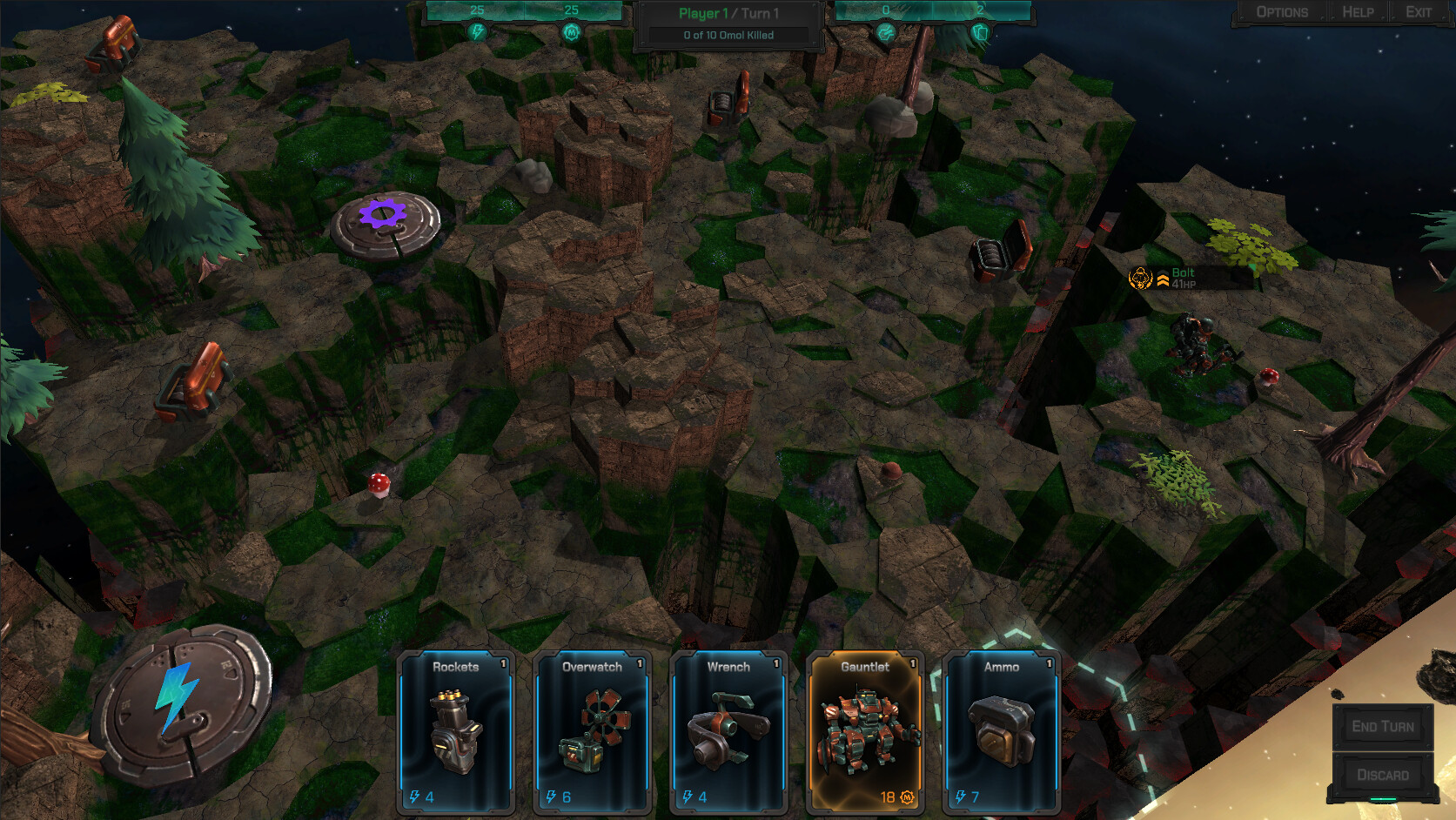Viewport: 1456px width, 820px height.
Task: Click the metal resource gear icon
Action: pyautogui.click(x=571, y=31)
